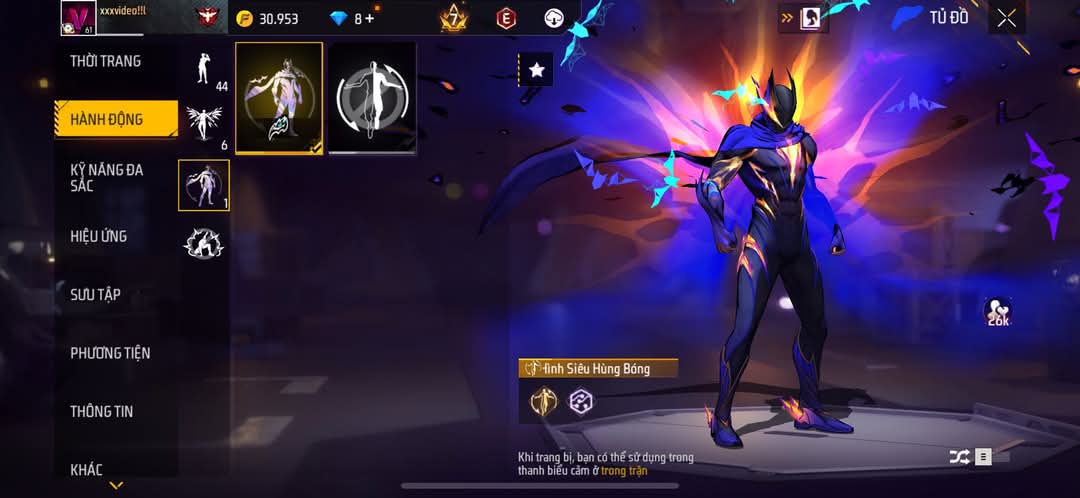Close the vault screen with the X
The width and height of the screenshot is (1080, 498).
click(1006, 17)
